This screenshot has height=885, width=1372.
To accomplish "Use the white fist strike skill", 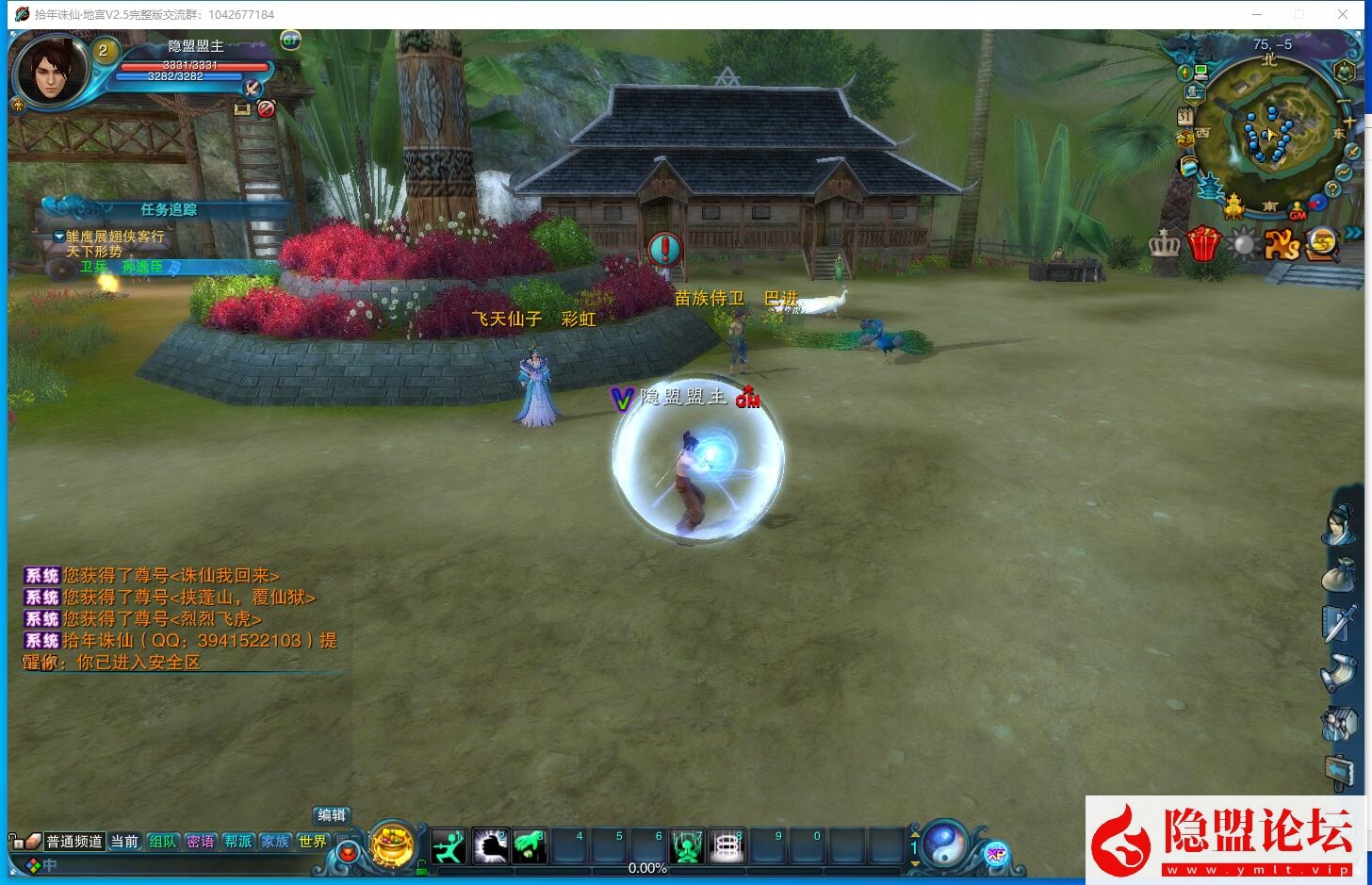I will coord(490,845).
